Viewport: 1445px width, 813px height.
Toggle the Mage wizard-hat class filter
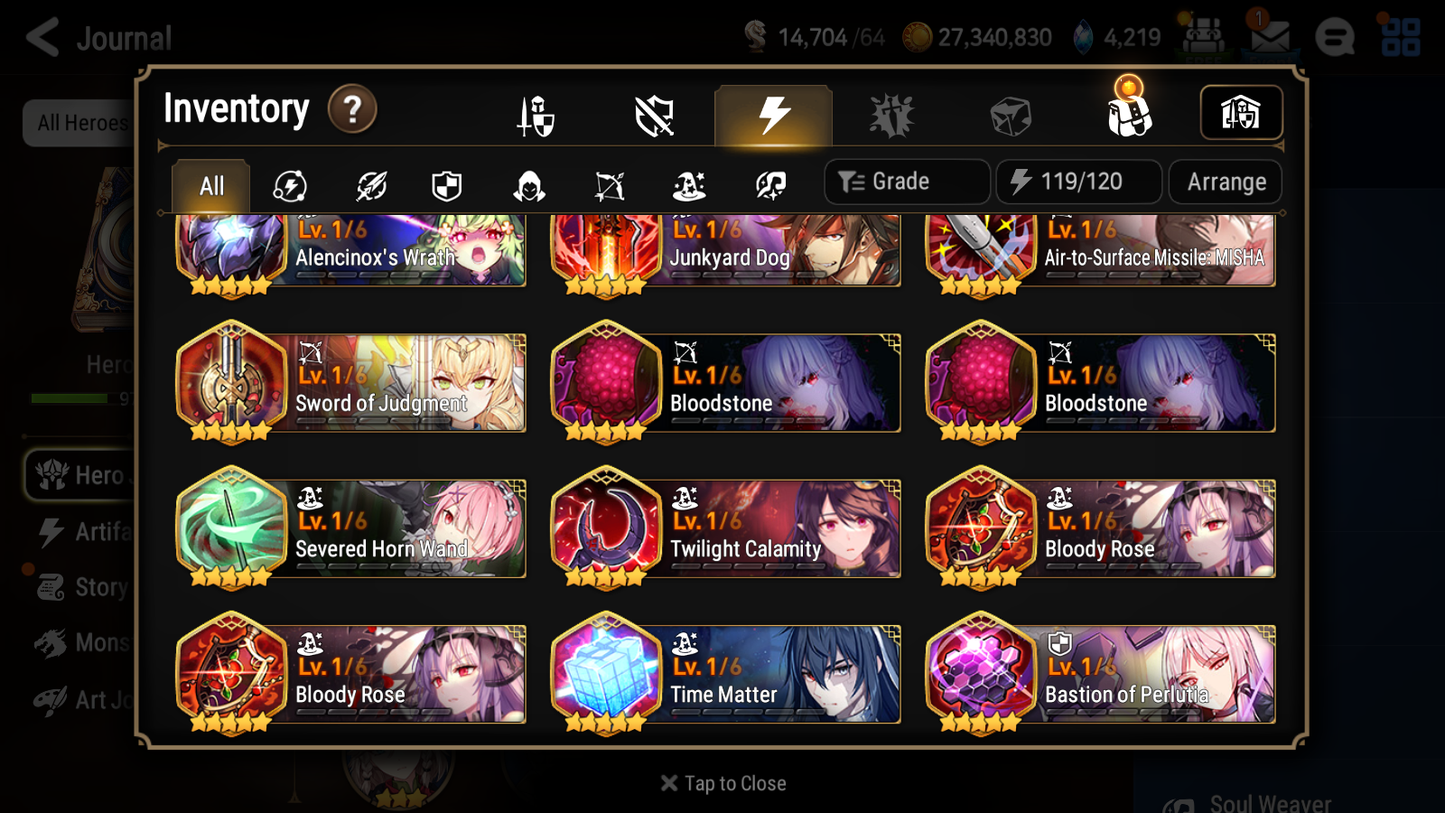pyautogui.click(x=688, y=182)
